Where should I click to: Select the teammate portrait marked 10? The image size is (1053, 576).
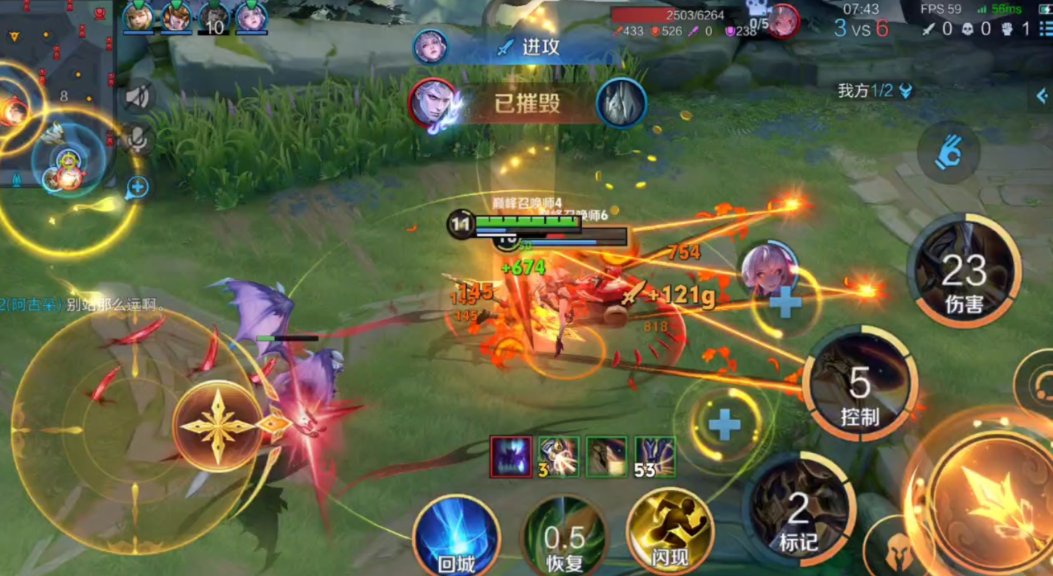215,18
